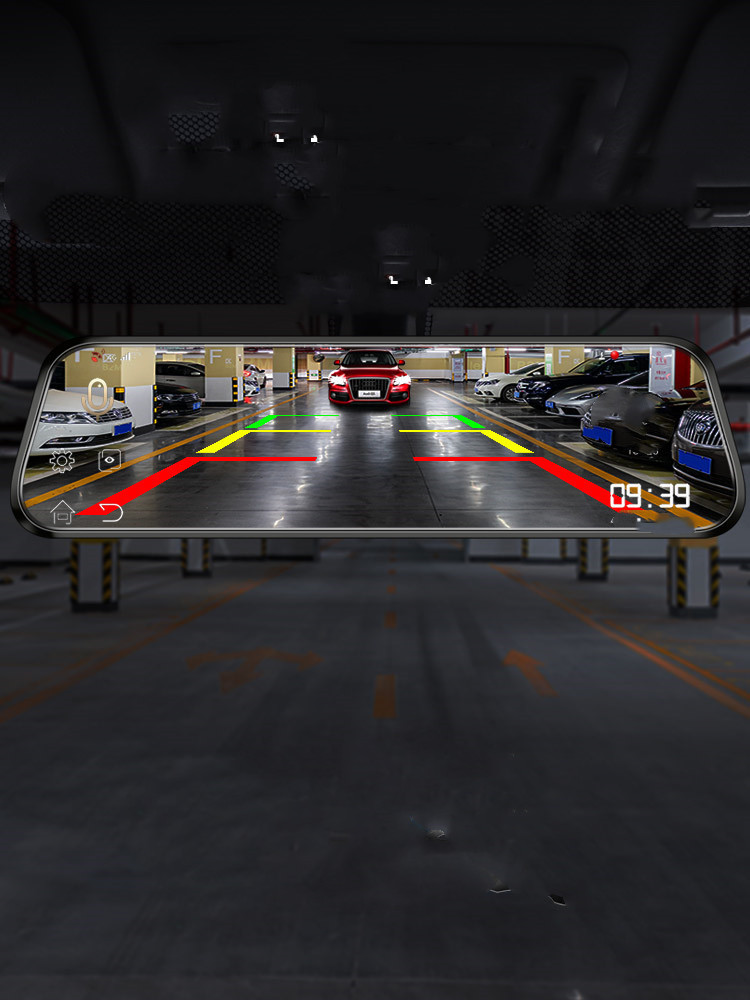Go to the home screen icon
750x1000 pixels.
coord(63,512)
